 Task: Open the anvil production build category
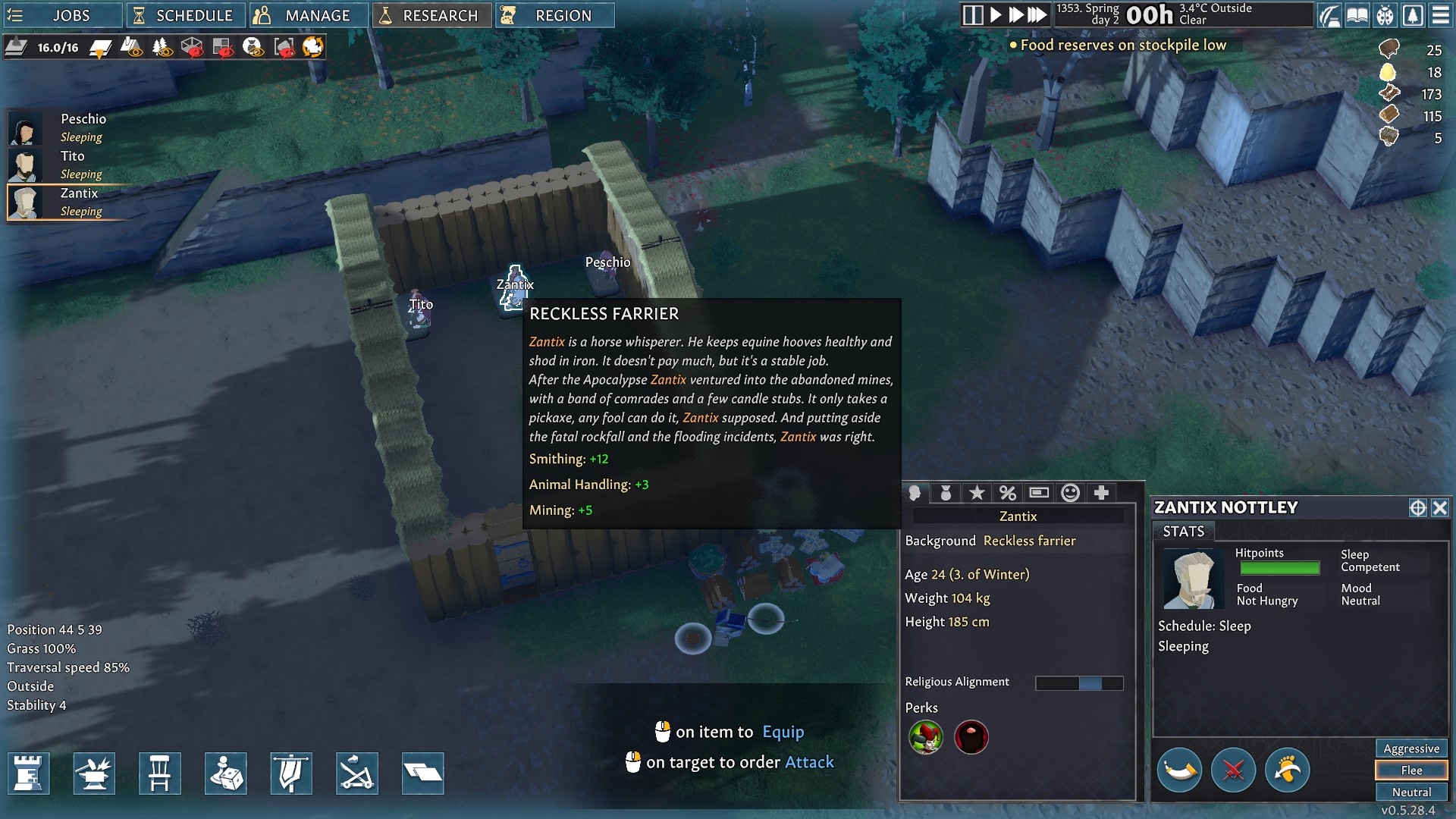[x=94, y=773]
